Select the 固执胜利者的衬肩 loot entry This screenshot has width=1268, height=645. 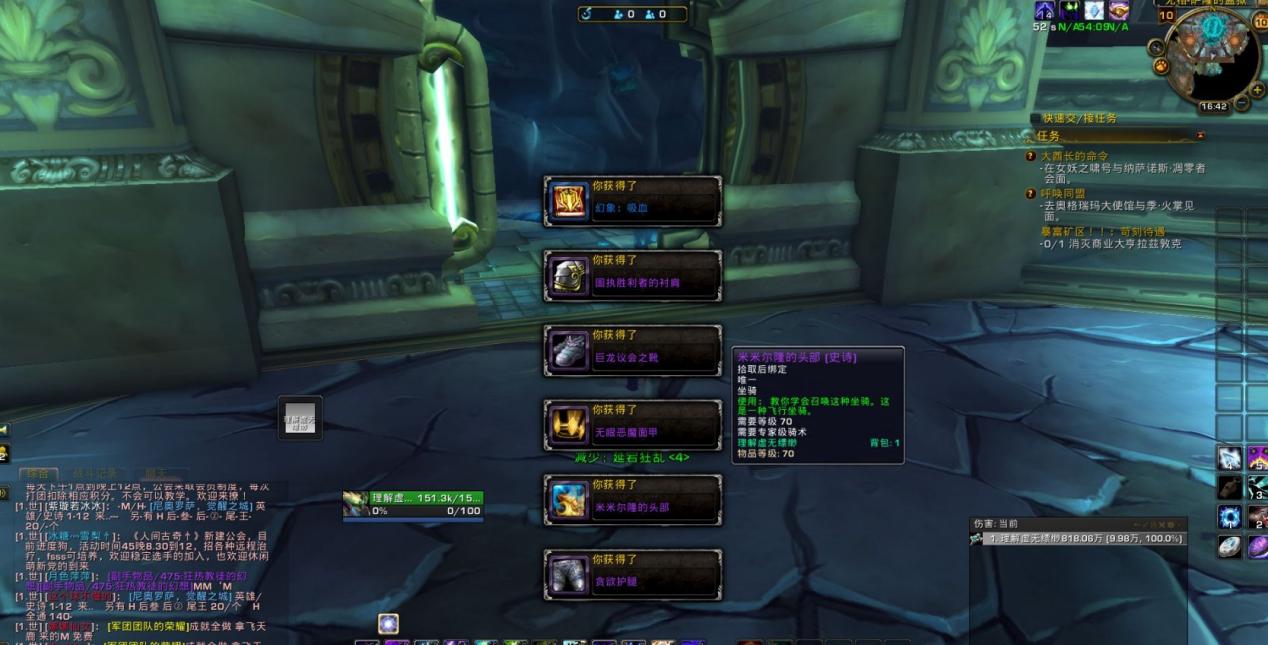coord(632,275)
